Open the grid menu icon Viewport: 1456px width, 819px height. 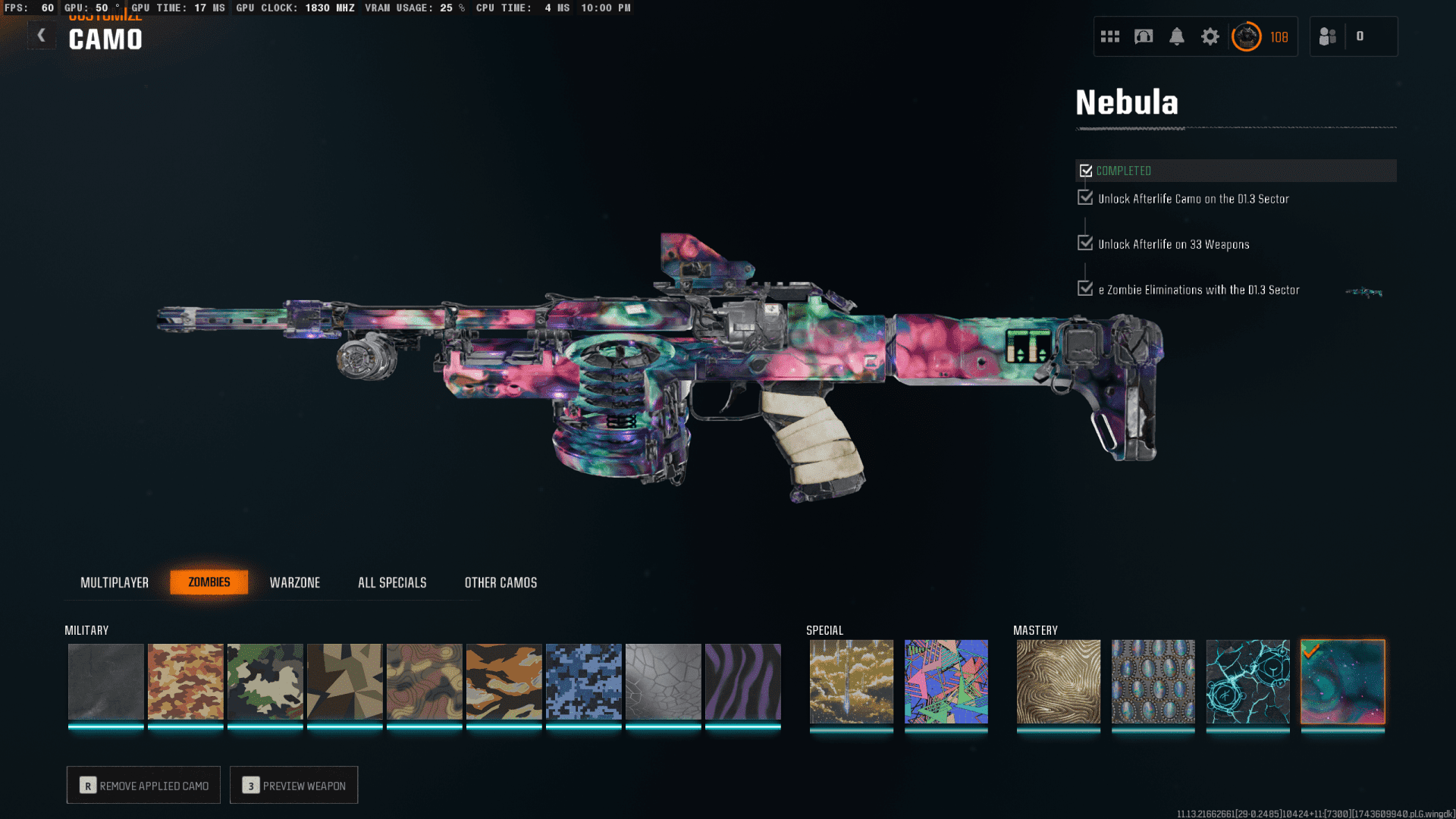pyautogui.click(x=1110, y=36)
